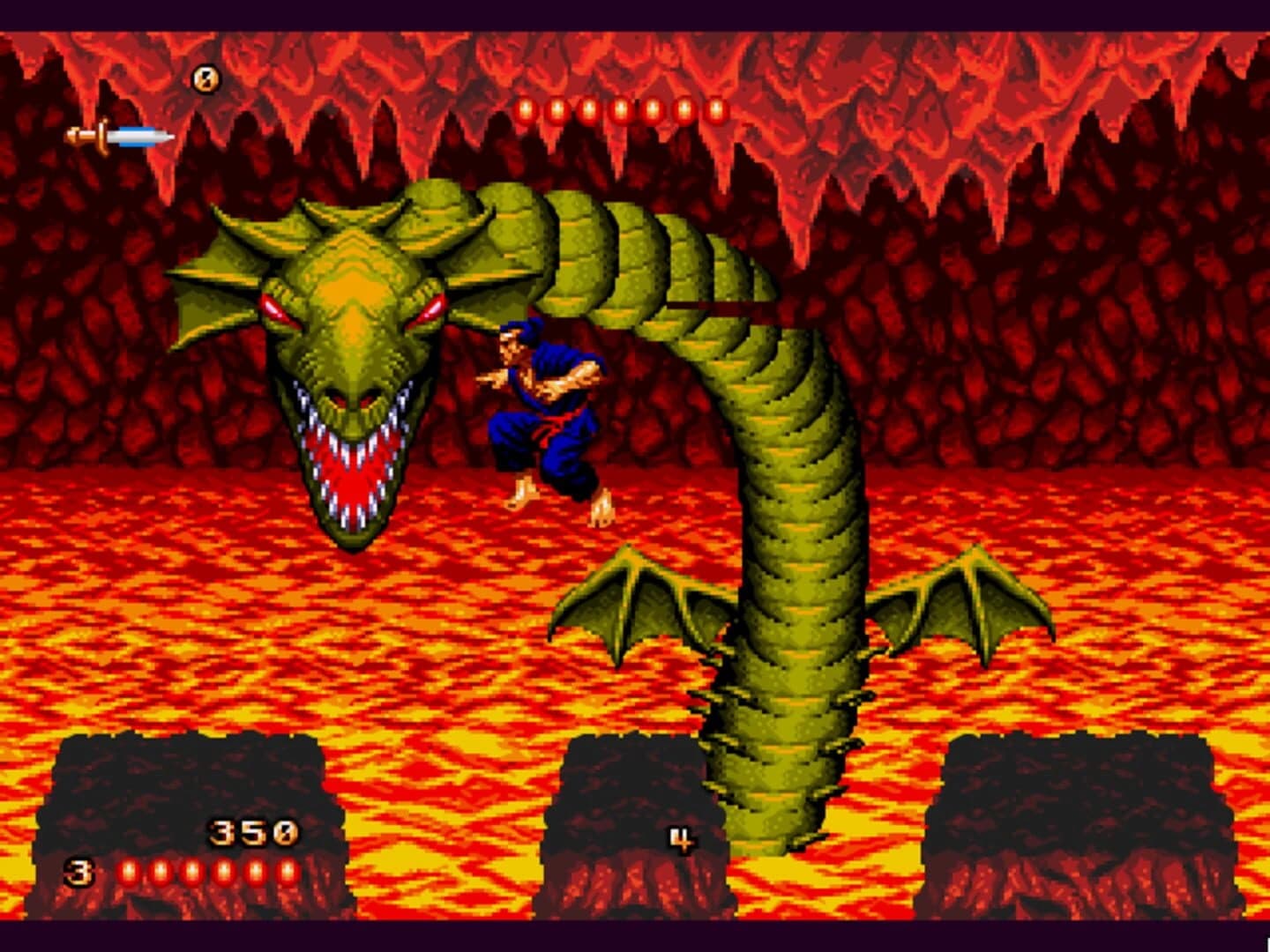The image size is (1270, 952).
Task: Click the leftmost orb of the player's health bar
Action: click(131, 871)
